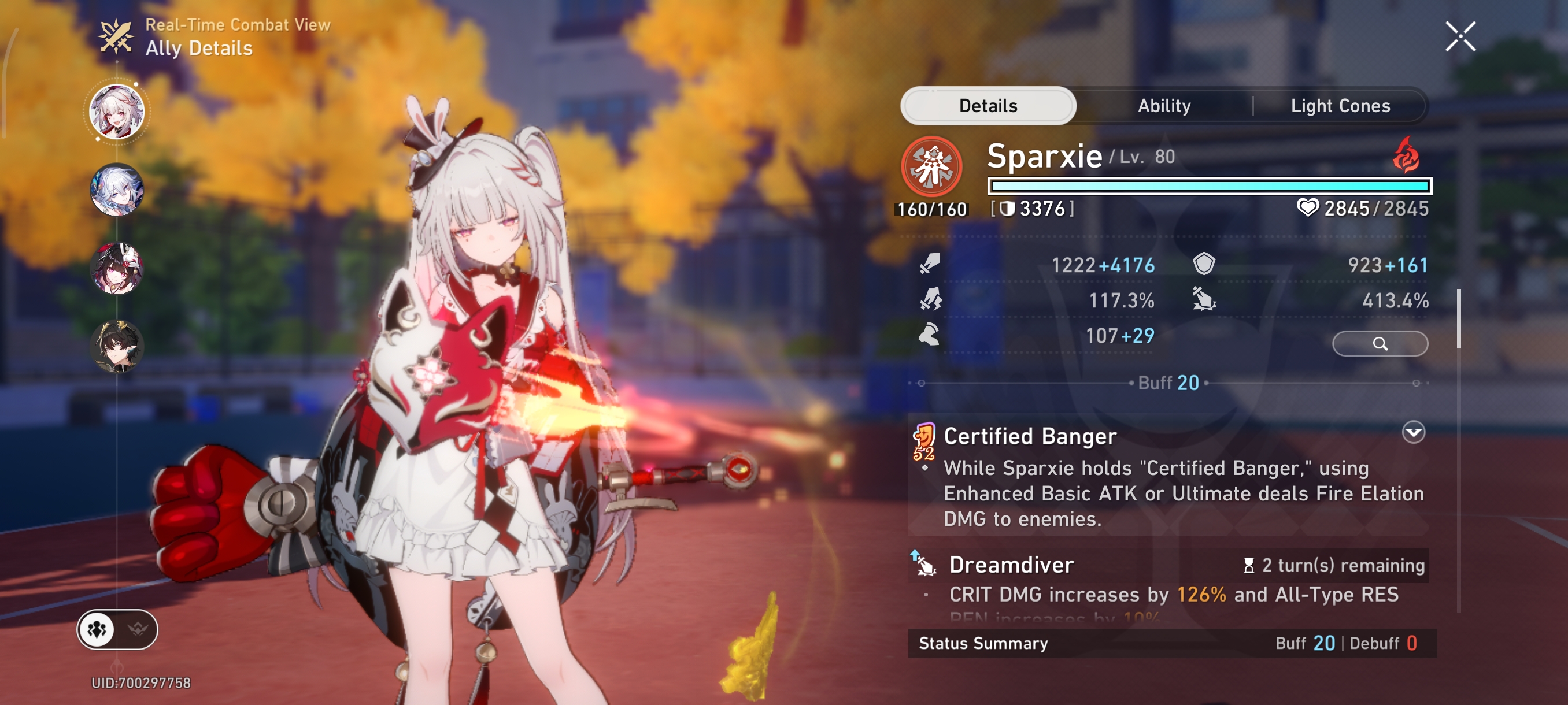Toggle the ally and enemy view switch
1568x705 pixels.
pos(117,629)
